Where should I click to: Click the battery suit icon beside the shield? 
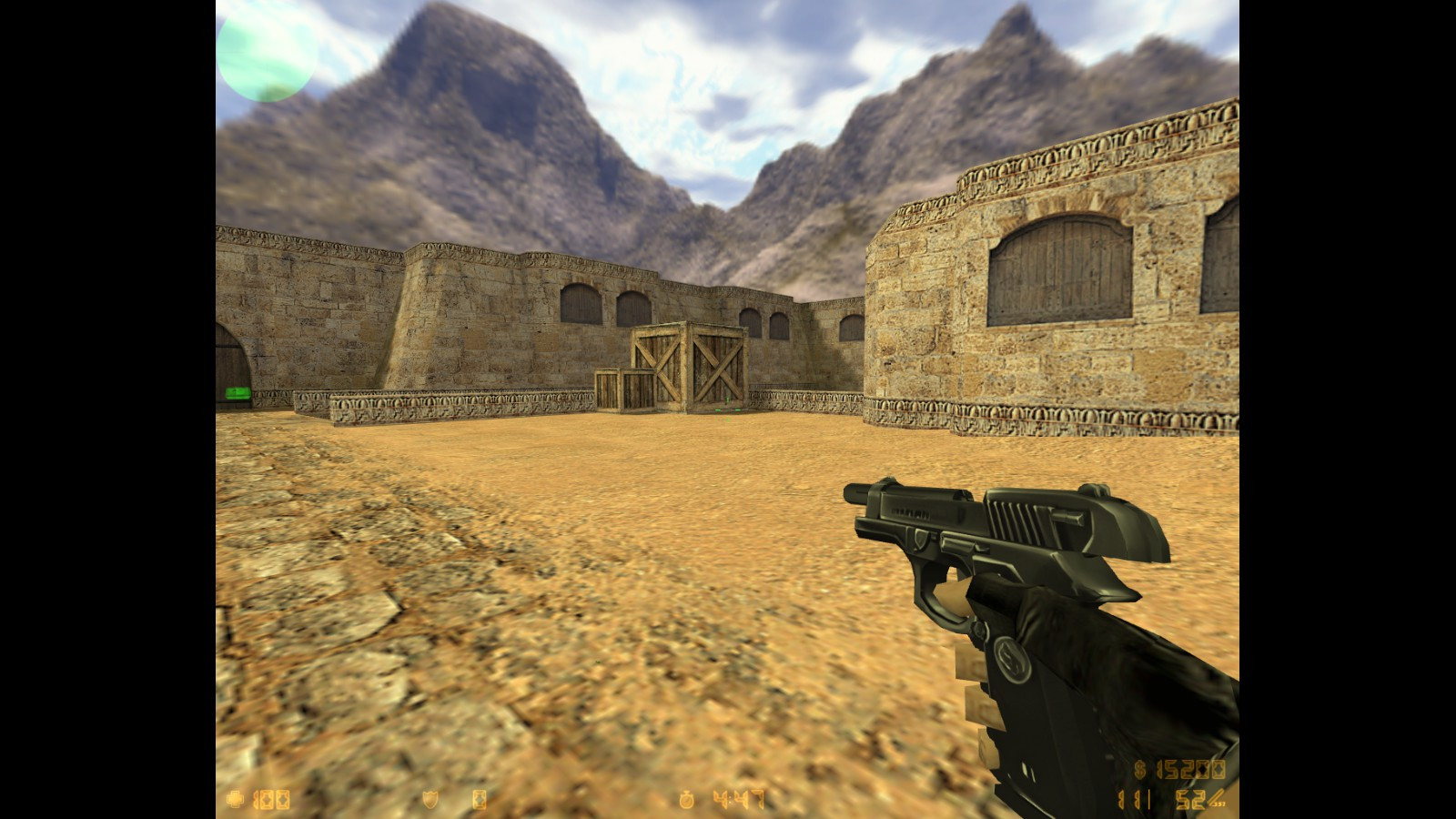480,799
